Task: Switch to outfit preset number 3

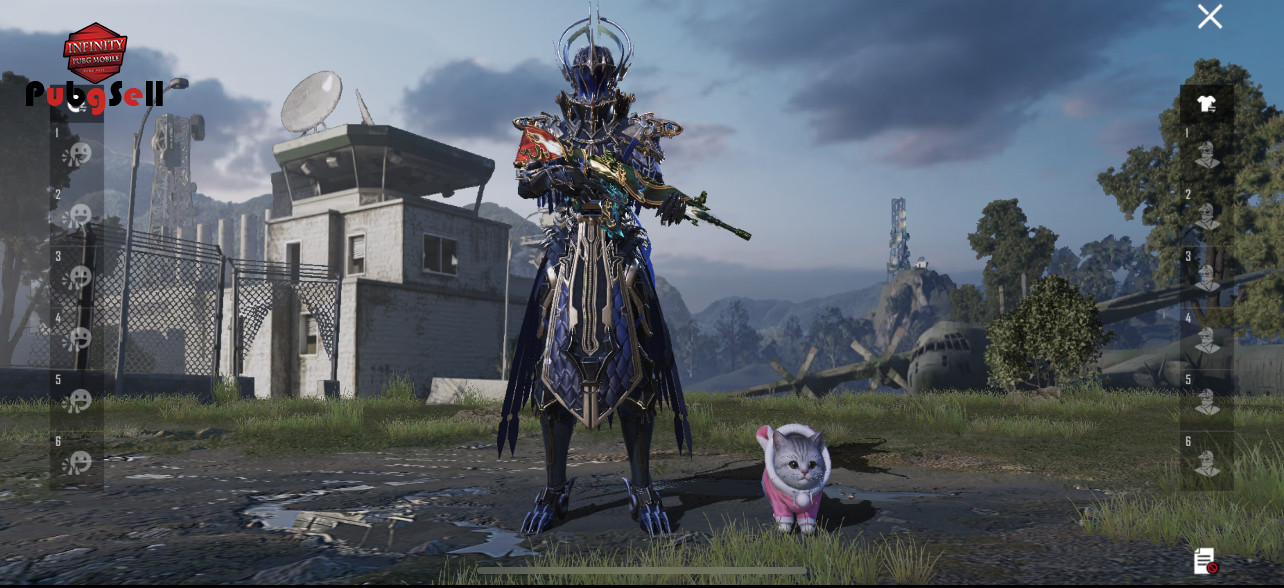Action: point(1207,277)
